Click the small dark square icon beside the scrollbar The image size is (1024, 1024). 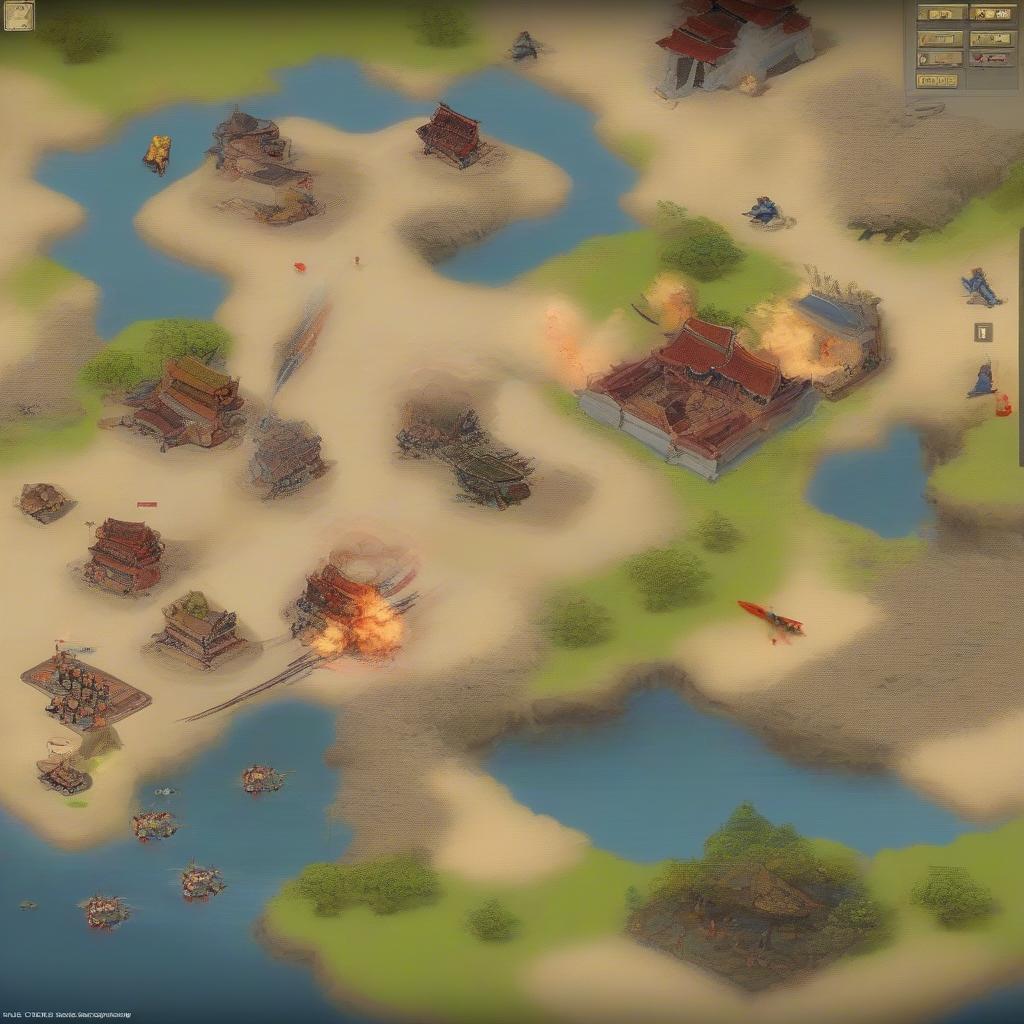983,332
